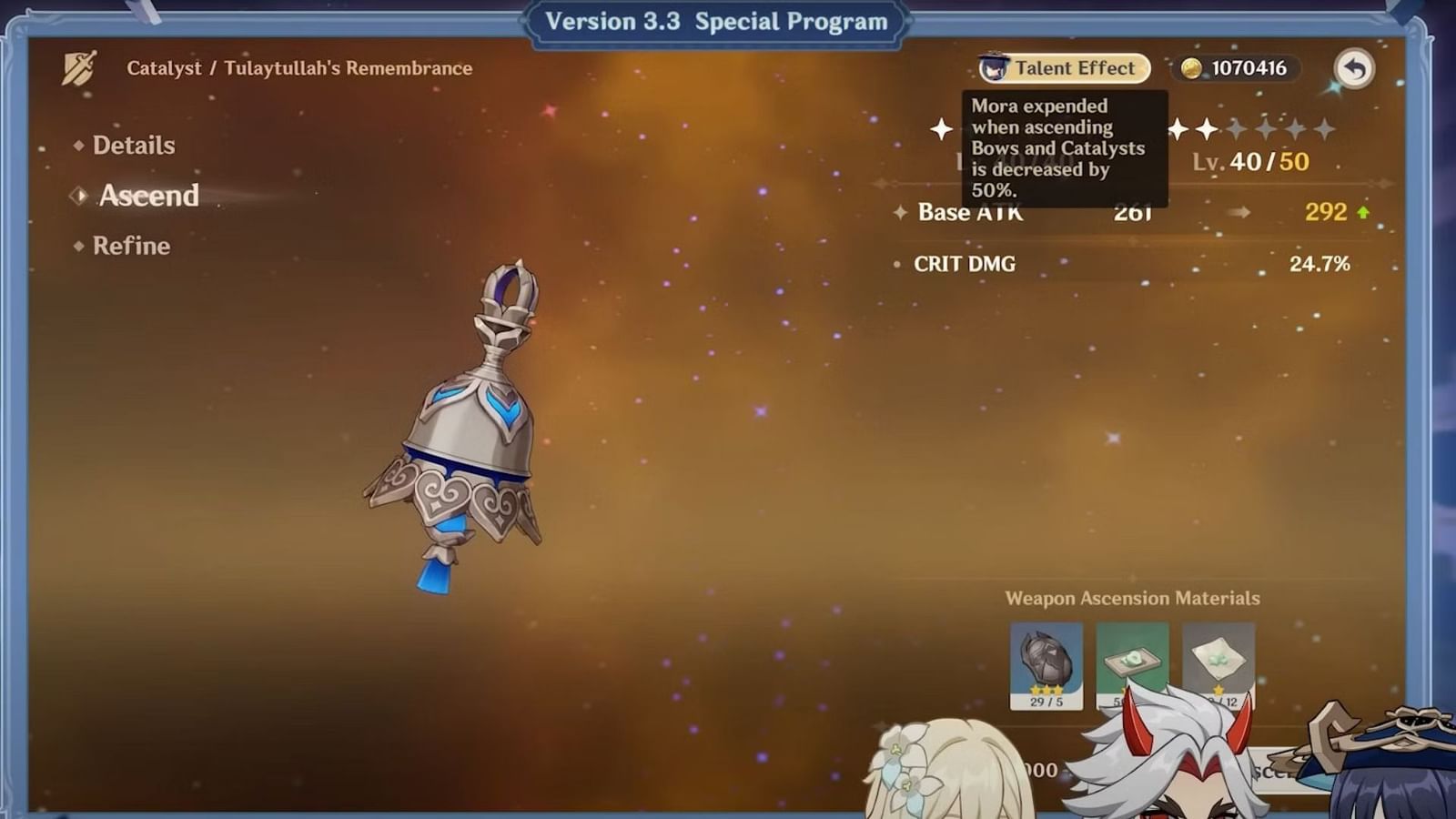Click the golden Mora coin icon
Screen dimensions: 1456x819
(1193, 67)
